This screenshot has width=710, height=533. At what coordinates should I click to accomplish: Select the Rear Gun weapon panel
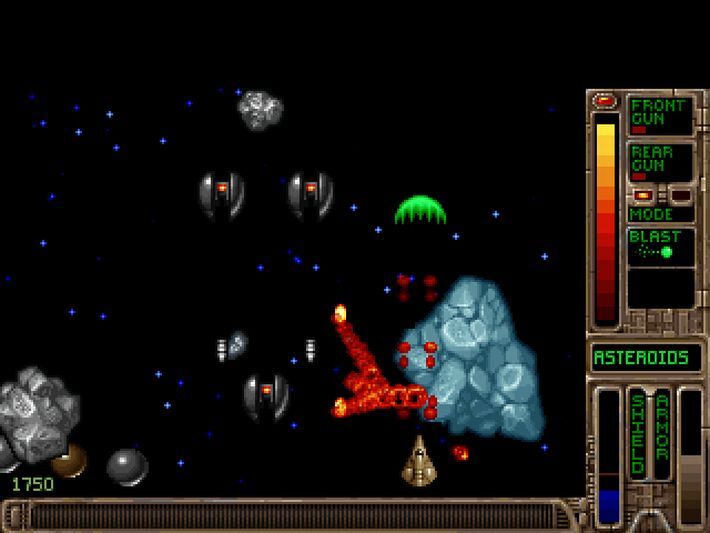pyautogui.click(x=660, y=161)
